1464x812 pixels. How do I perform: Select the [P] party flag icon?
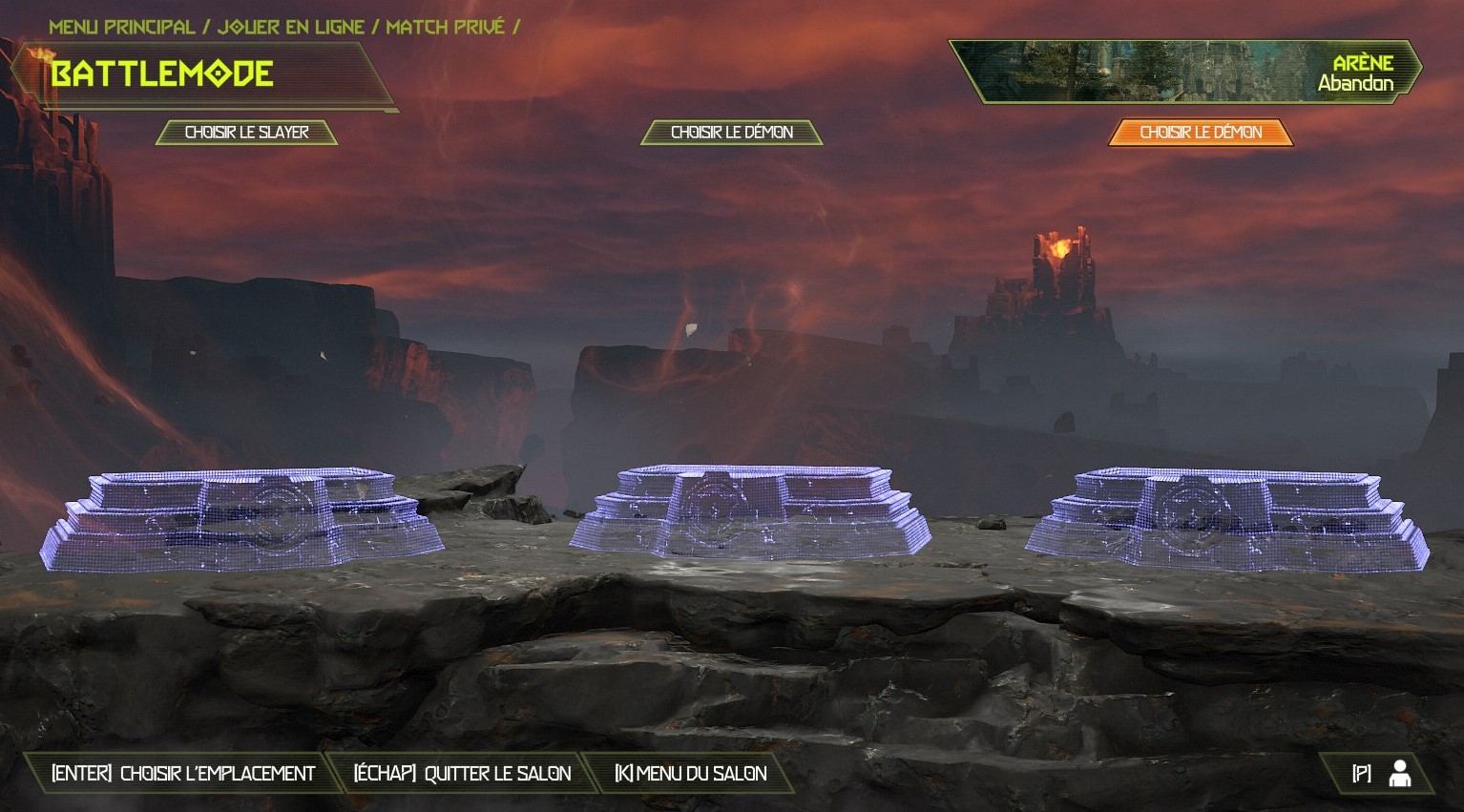click(x=1361, y=774)
